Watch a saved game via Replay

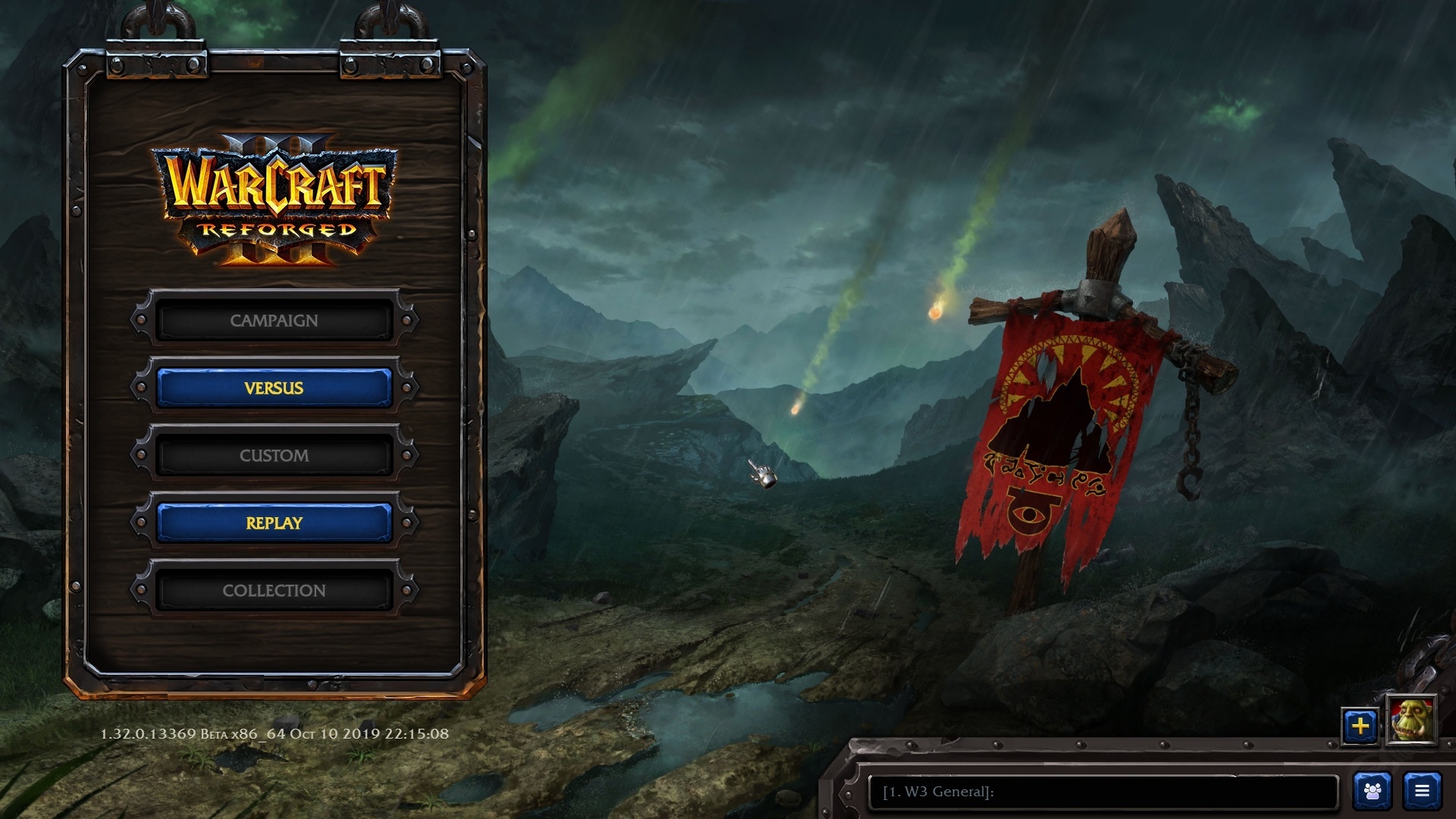pos(274,522)
